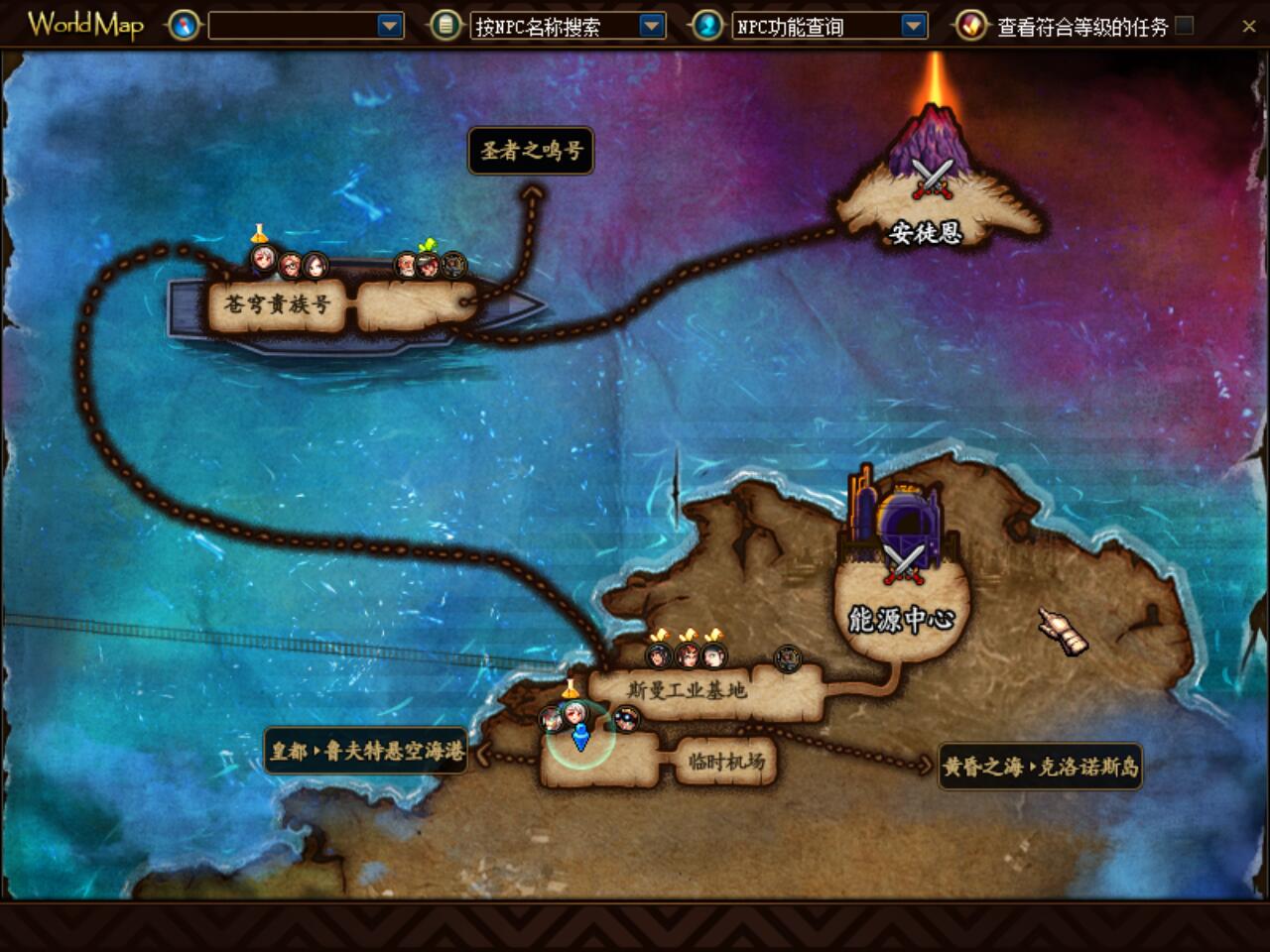This screenshot has height=952, width=1270.
Task: Select the 斯曼工业基地 town area
Action: pyautogui.click(x=687, y=689)
